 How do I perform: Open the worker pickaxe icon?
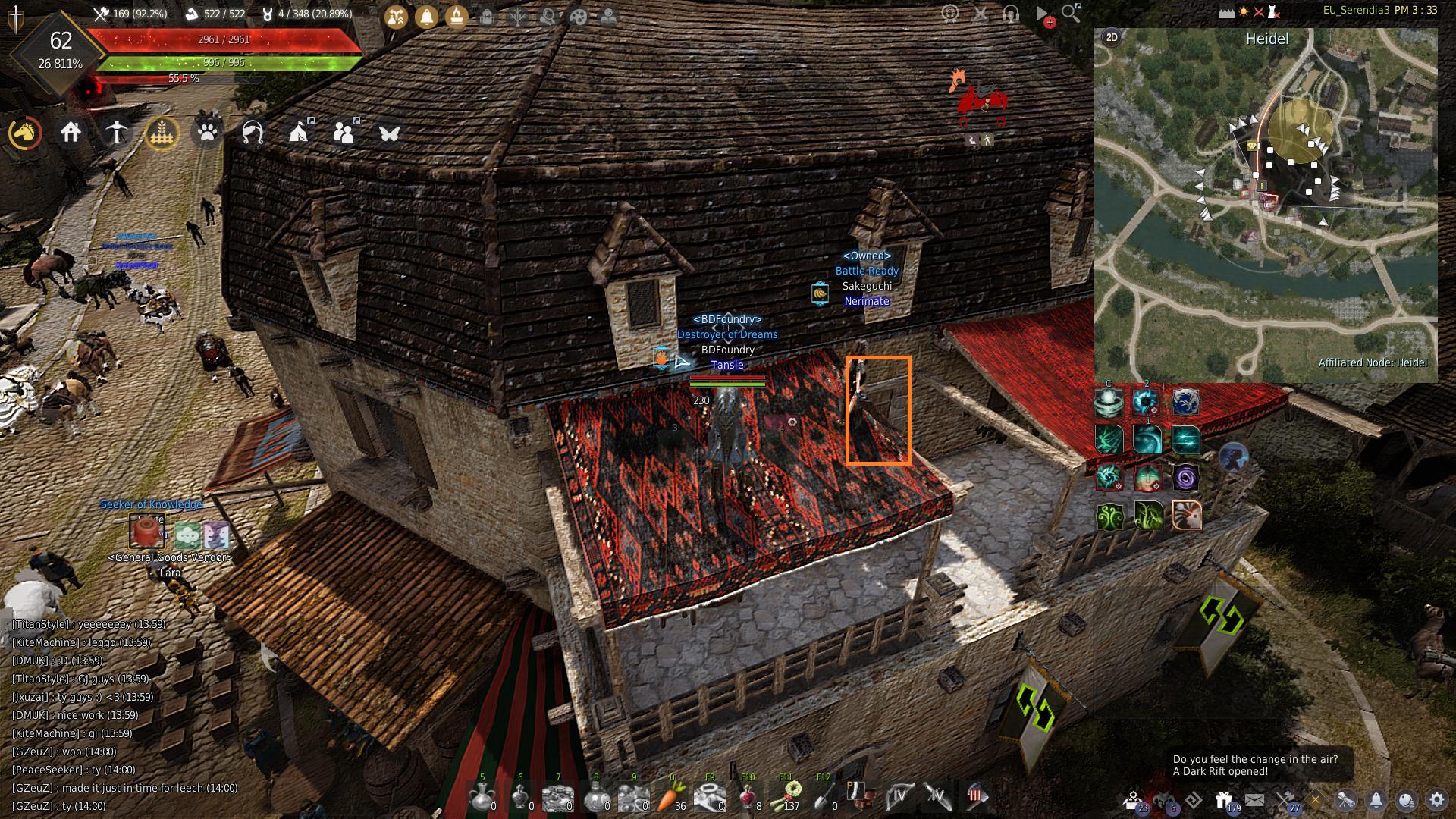[x=116, y=133]
